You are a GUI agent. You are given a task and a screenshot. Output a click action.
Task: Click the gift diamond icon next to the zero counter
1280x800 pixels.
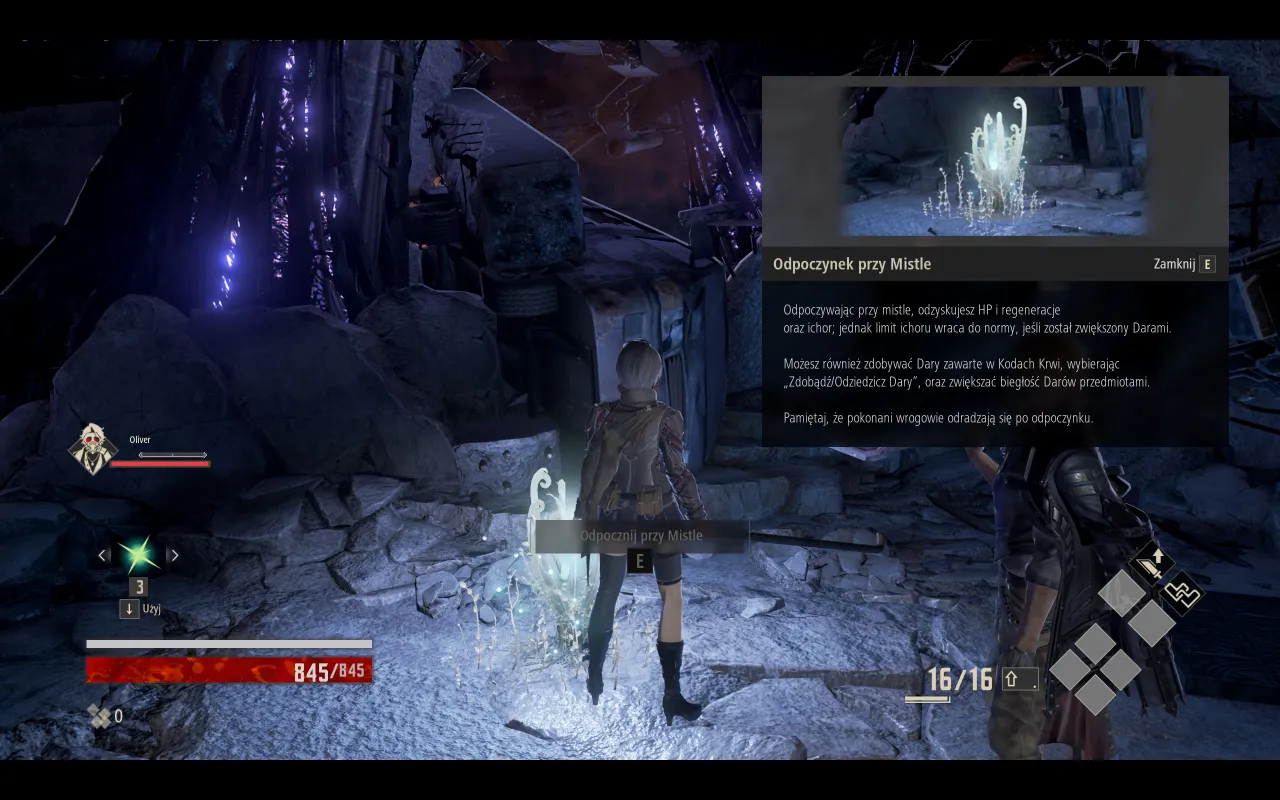(97, 716)
